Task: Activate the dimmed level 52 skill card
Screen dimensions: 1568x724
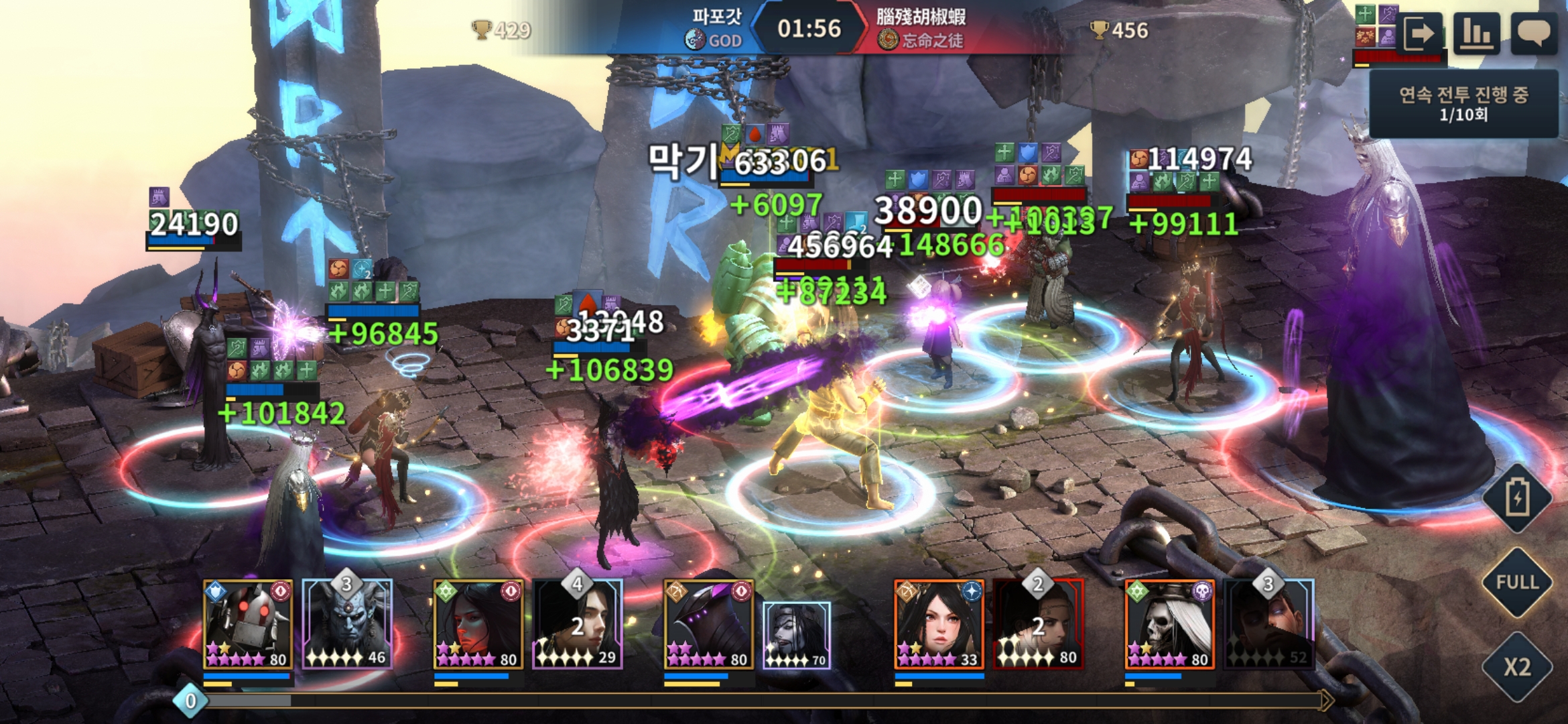Action: [x=1268, y=625]
